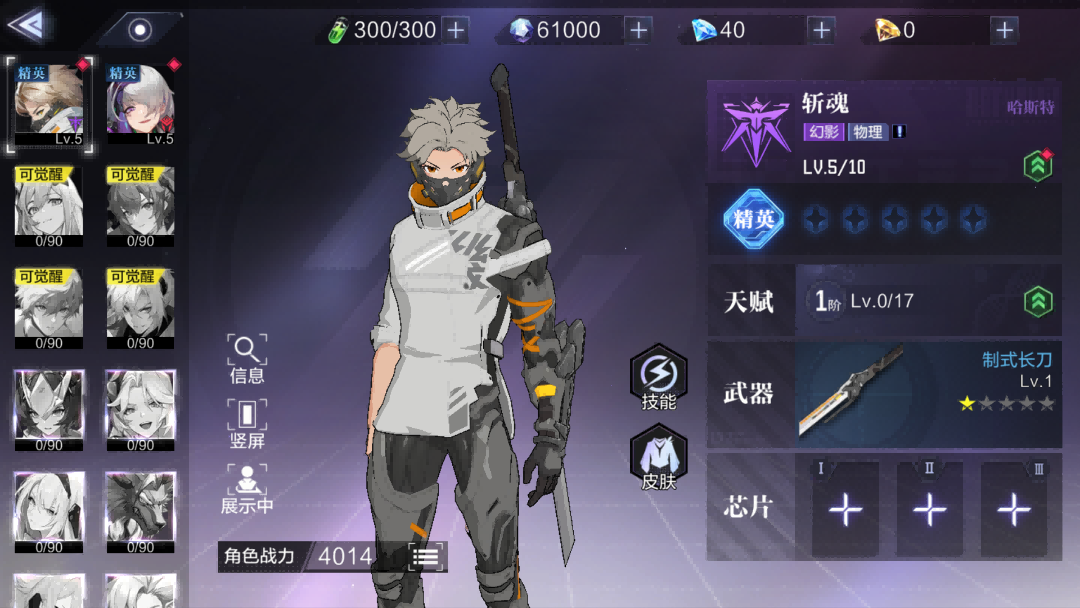Toggle the 展示中 display status
The width and height of the screenshot is (1080, 608).
coord(247,489)
